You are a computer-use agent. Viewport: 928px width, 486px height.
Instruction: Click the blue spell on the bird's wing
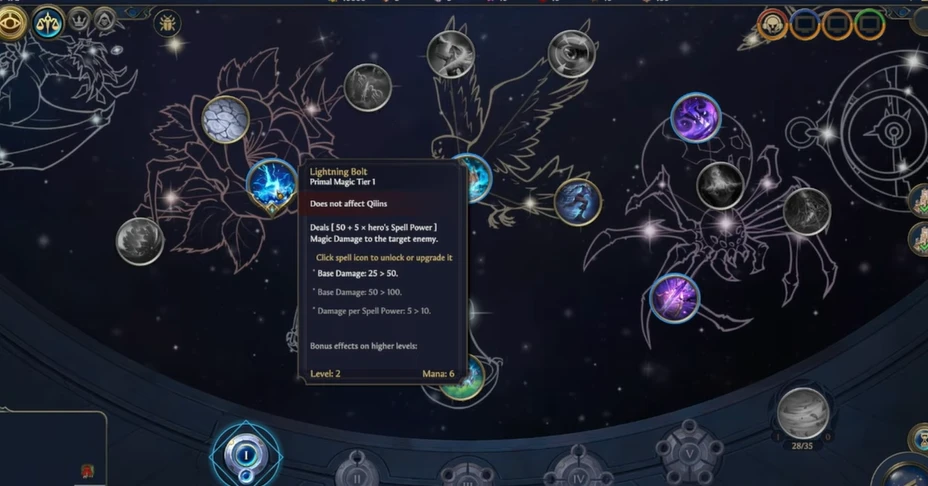pos(577,201)
